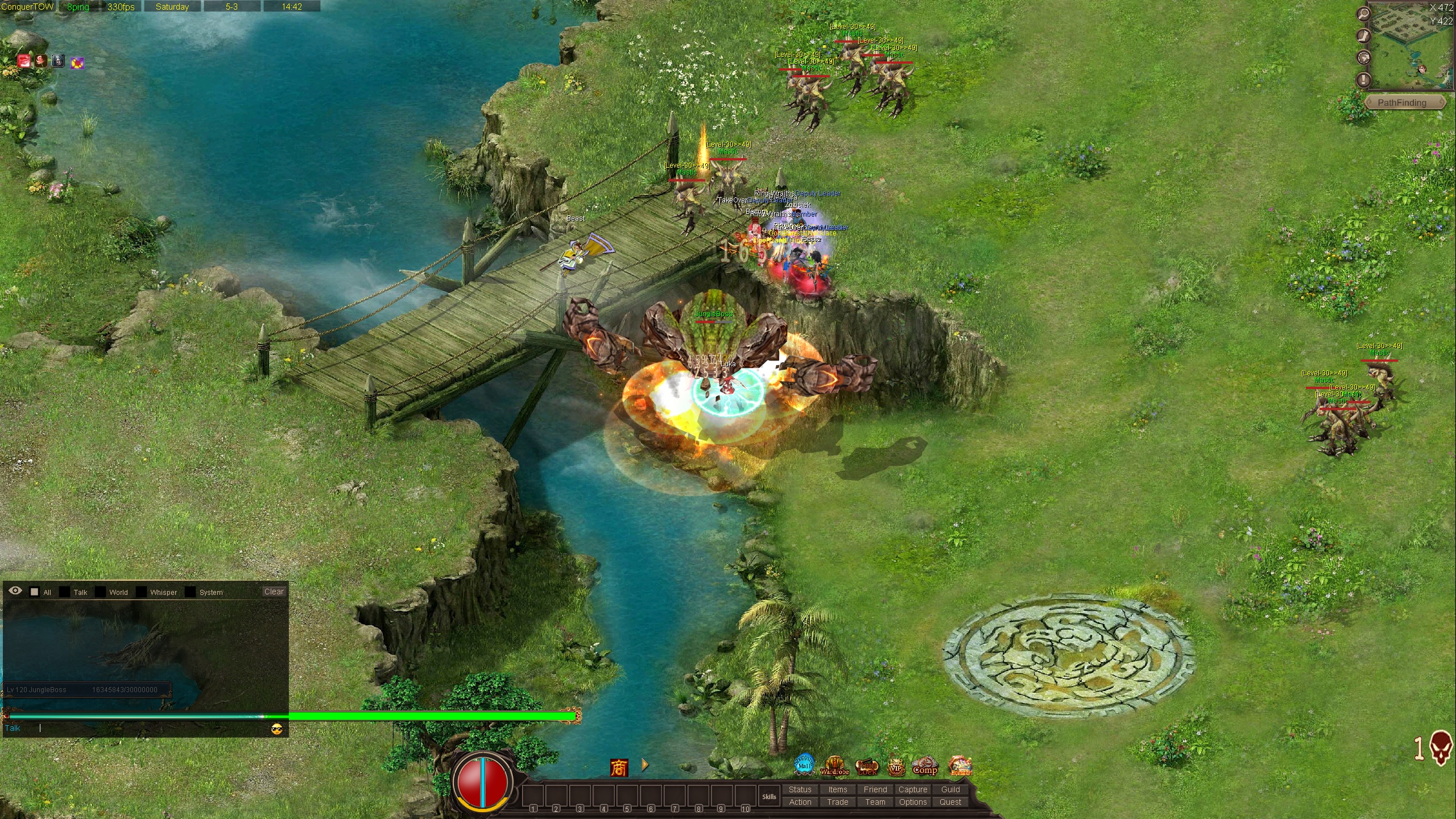Open the world map globe button
This screenshot has height=819, width=1456.
click(x=1363, y=57)
